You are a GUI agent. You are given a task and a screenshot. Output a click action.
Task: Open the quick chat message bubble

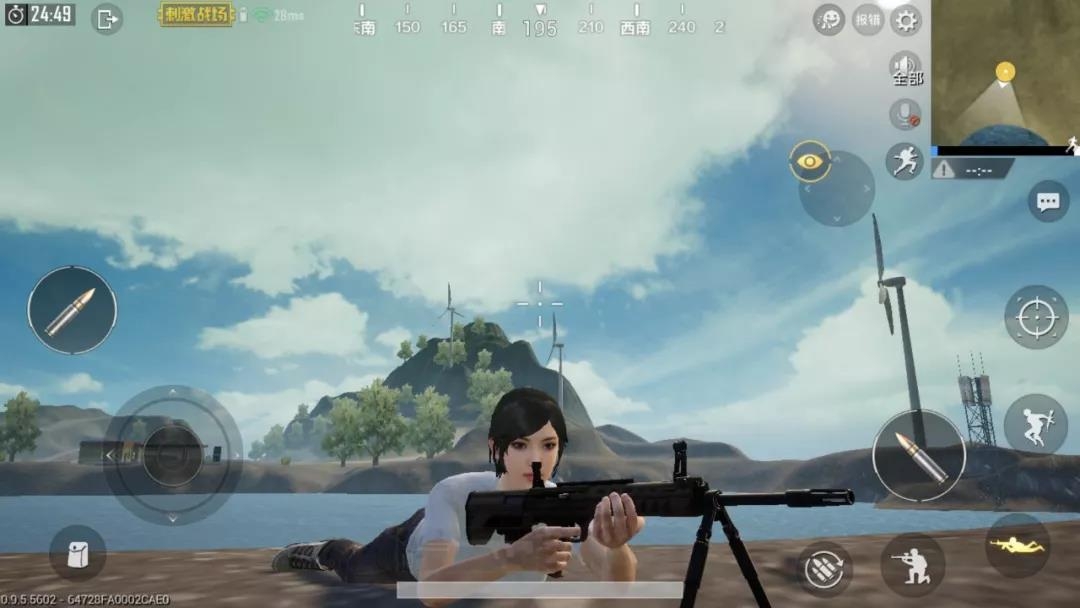click(x=1048, y=202)
